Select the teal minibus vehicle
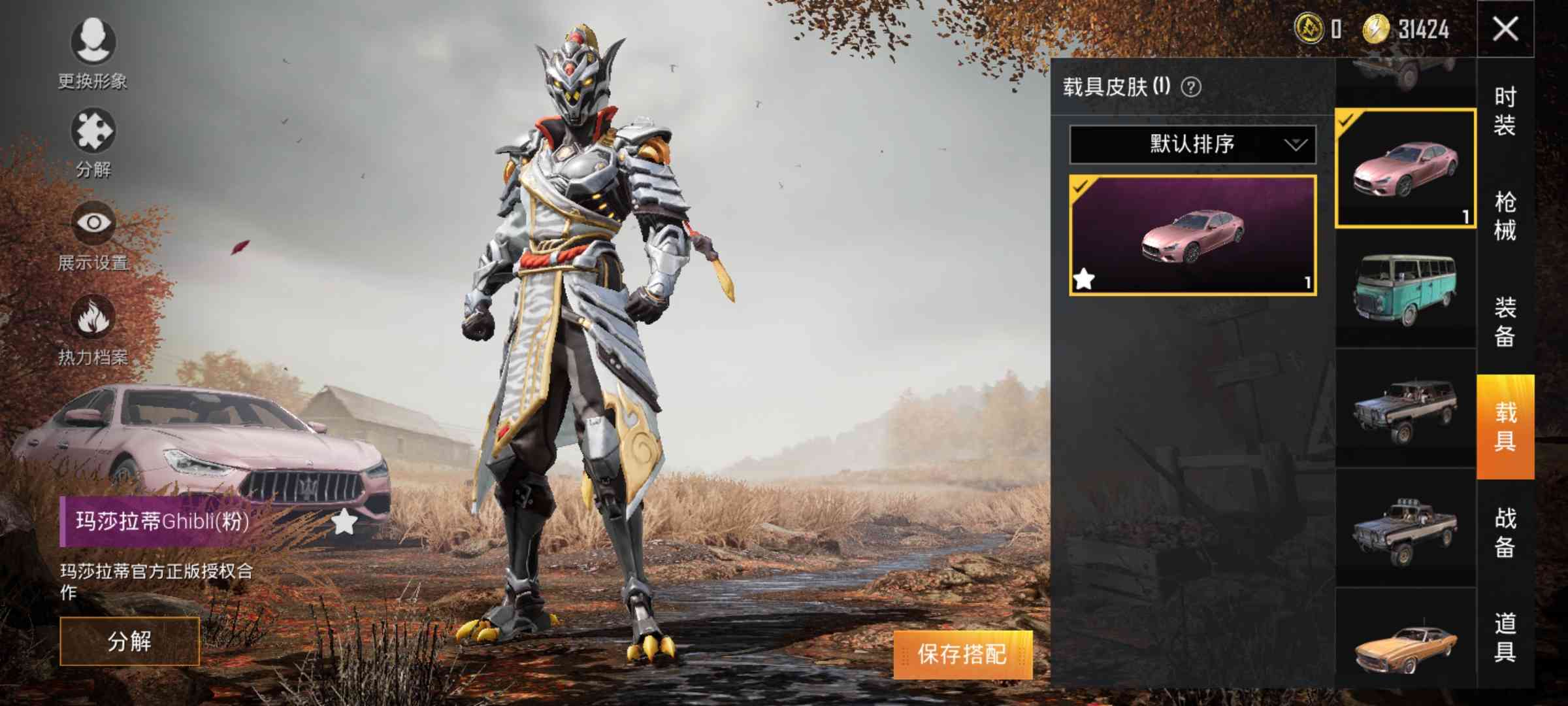The image size is (1568, 706). click(1405, 289)
